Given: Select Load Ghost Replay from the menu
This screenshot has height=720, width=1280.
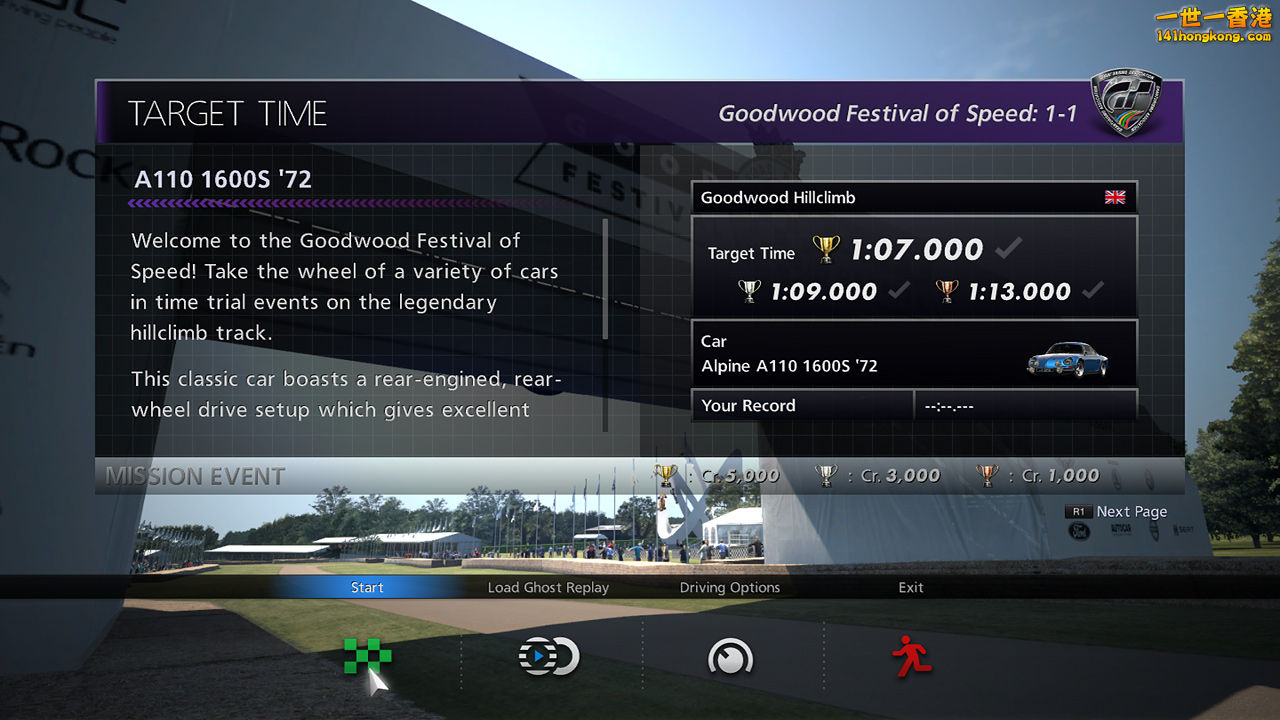Looking at the screenshot, I should pyautogui.click(x=548, y=587).
